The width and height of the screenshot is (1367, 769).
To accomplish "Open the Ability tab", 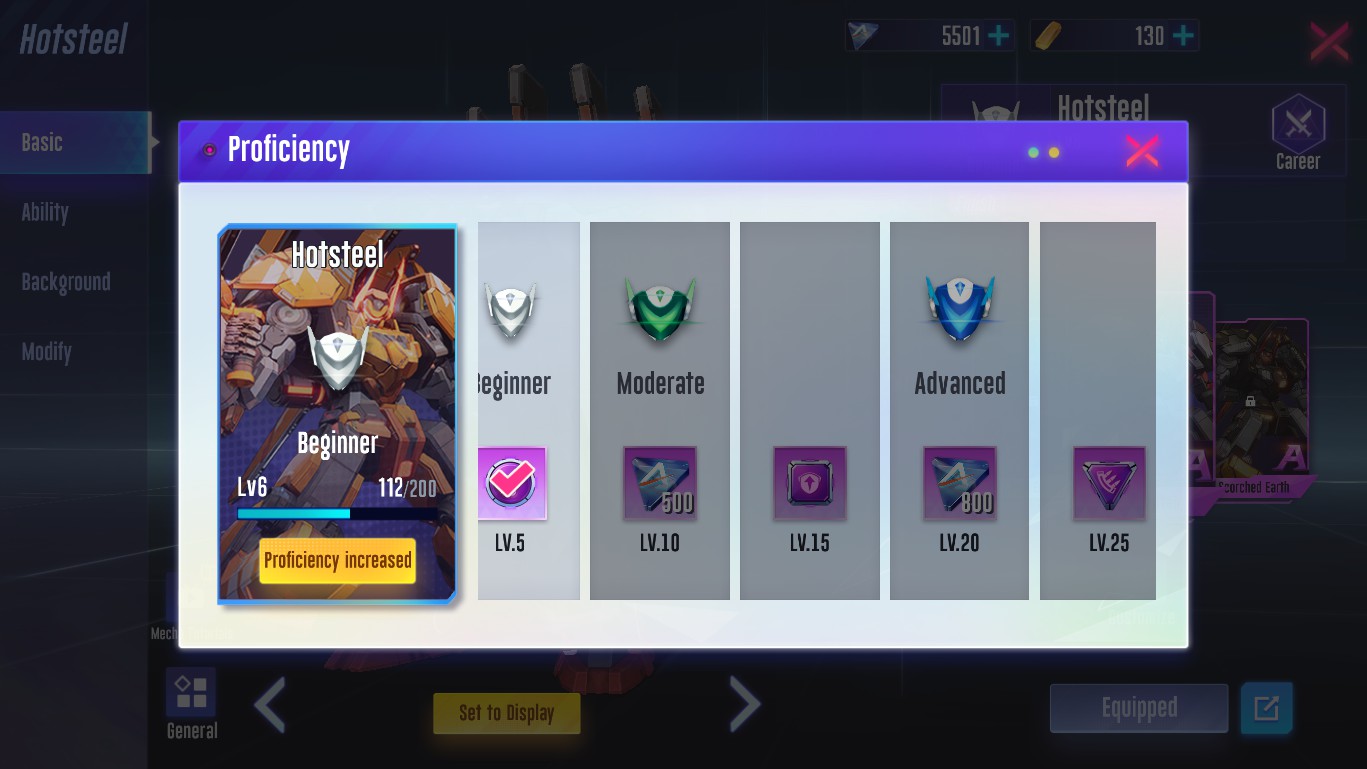I will coord(45,212).
